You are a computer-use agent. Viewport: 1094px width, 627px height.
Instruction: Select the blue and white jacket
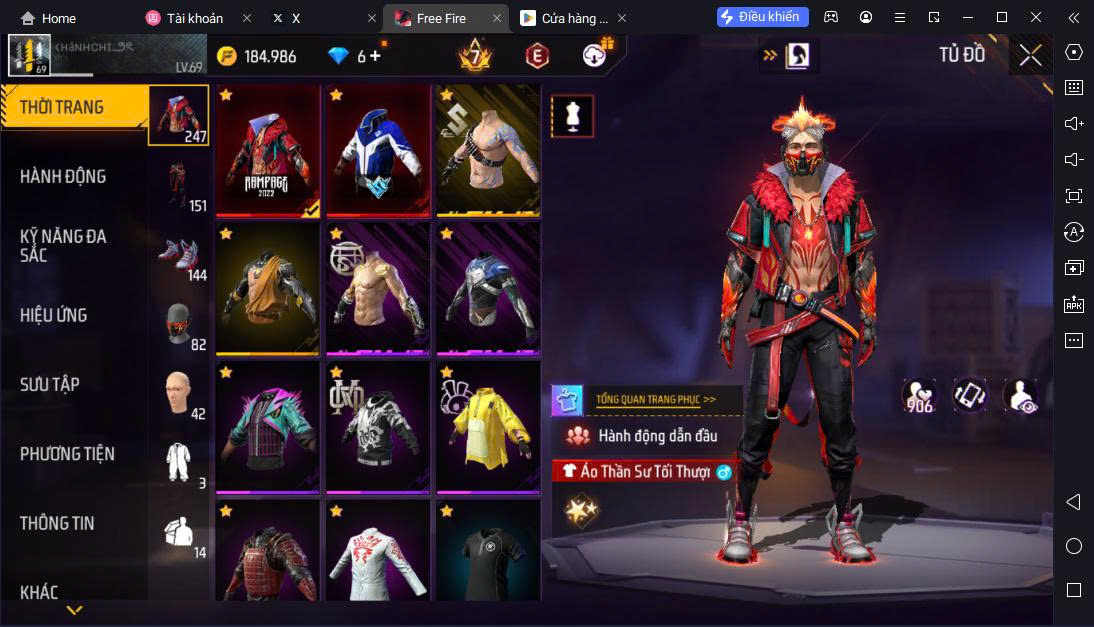377,150
